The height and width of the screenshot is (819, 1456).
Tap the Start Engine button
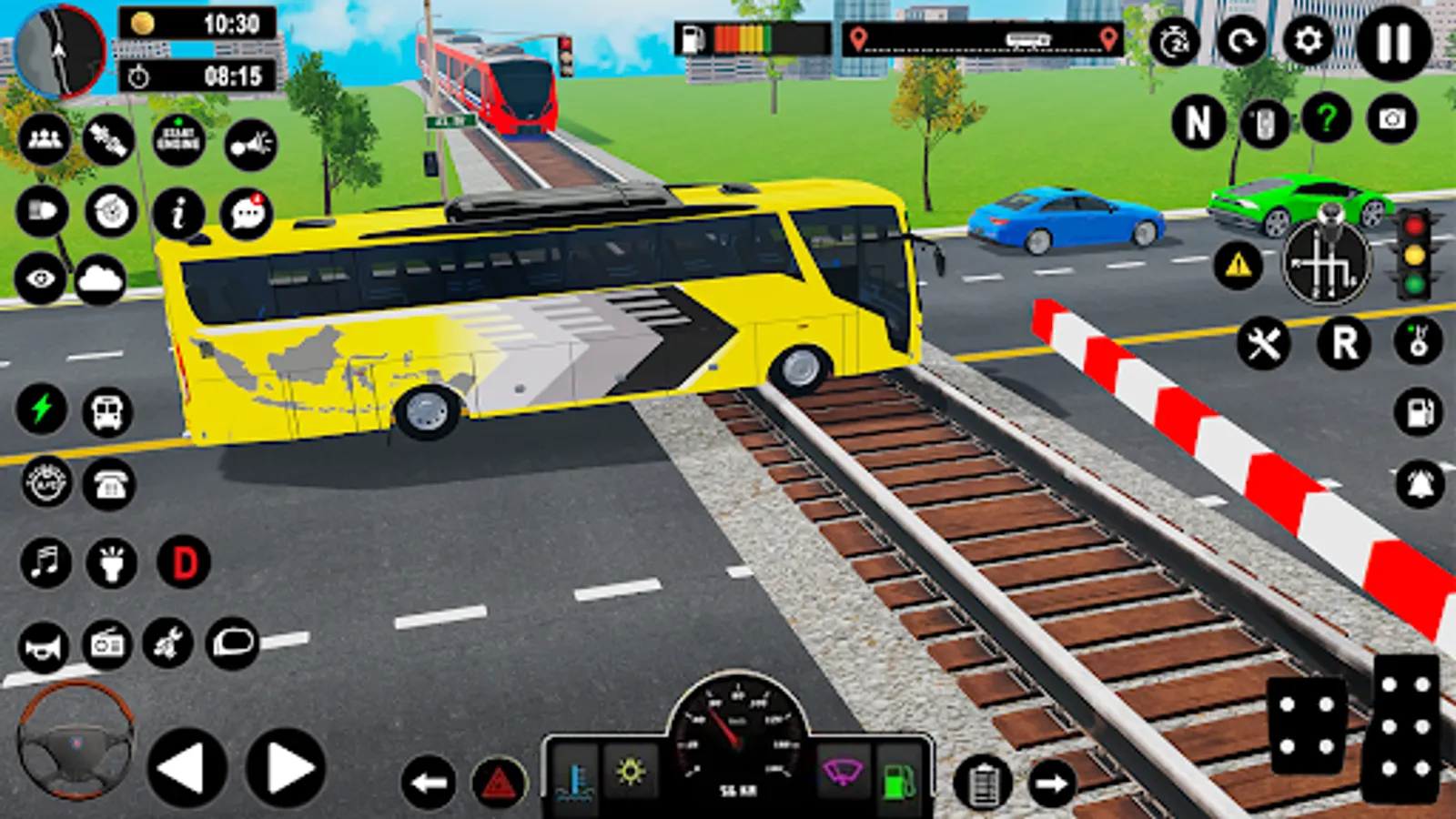point(178,140)
